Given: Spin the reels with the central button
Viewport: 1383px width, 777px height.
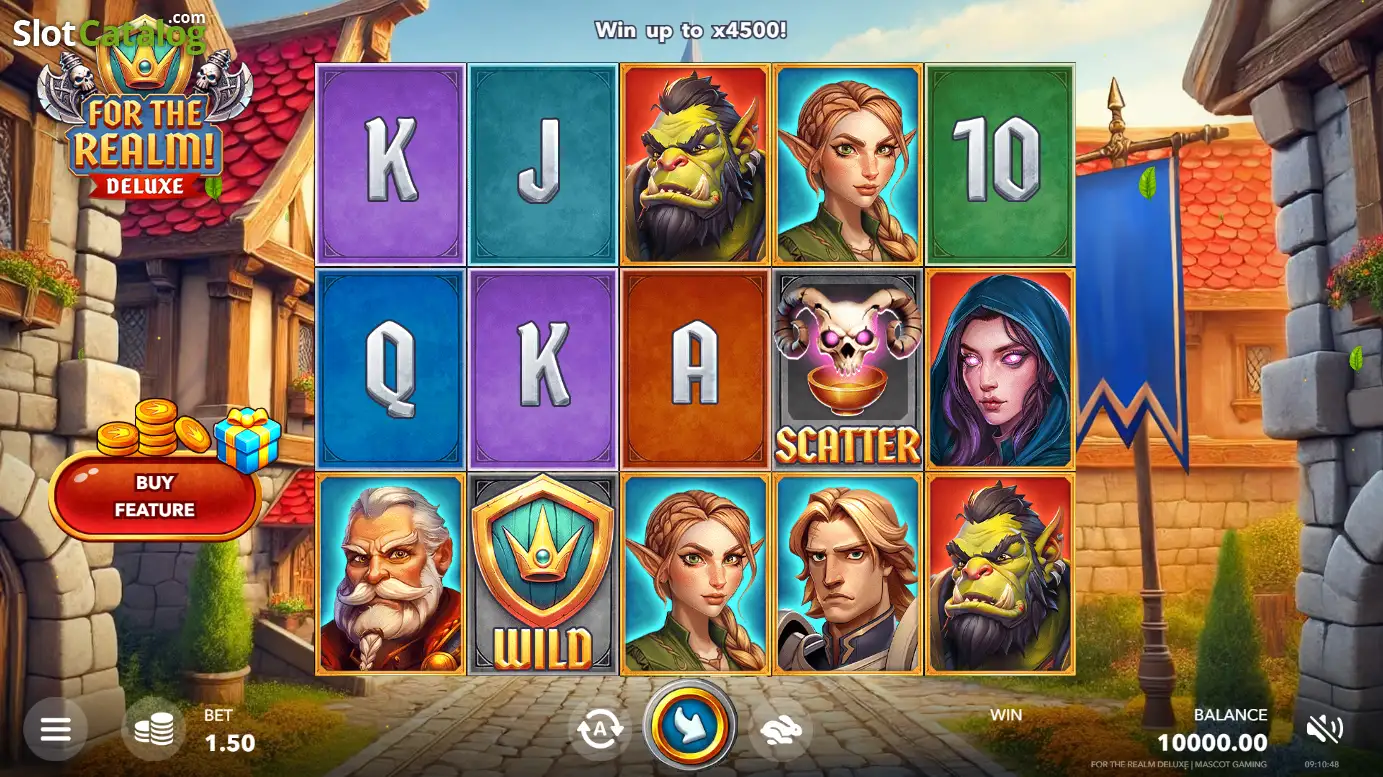Looking at the screenshot, I should [690, 727].
